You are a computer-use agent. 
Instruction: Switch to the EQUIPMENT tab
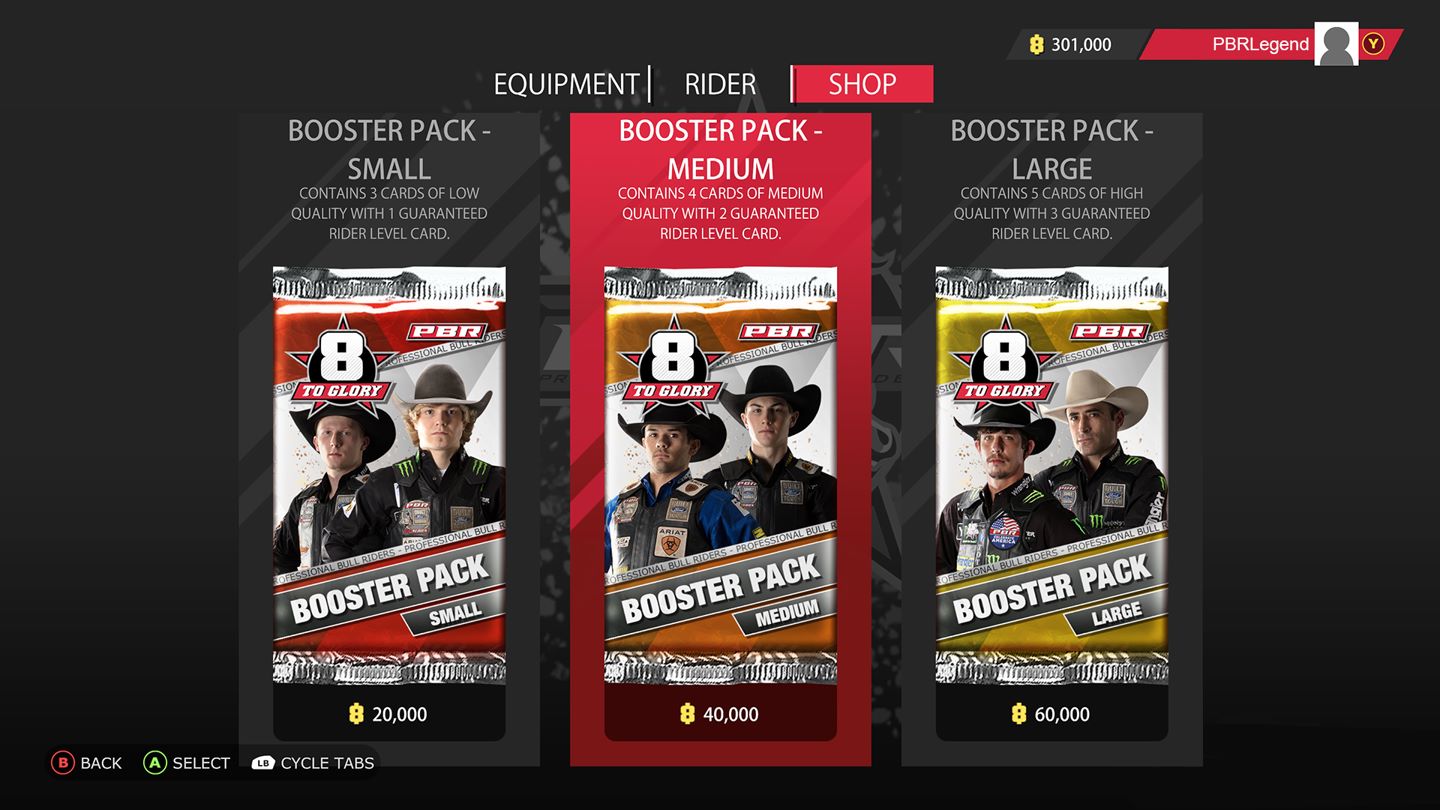coord(567,84)
